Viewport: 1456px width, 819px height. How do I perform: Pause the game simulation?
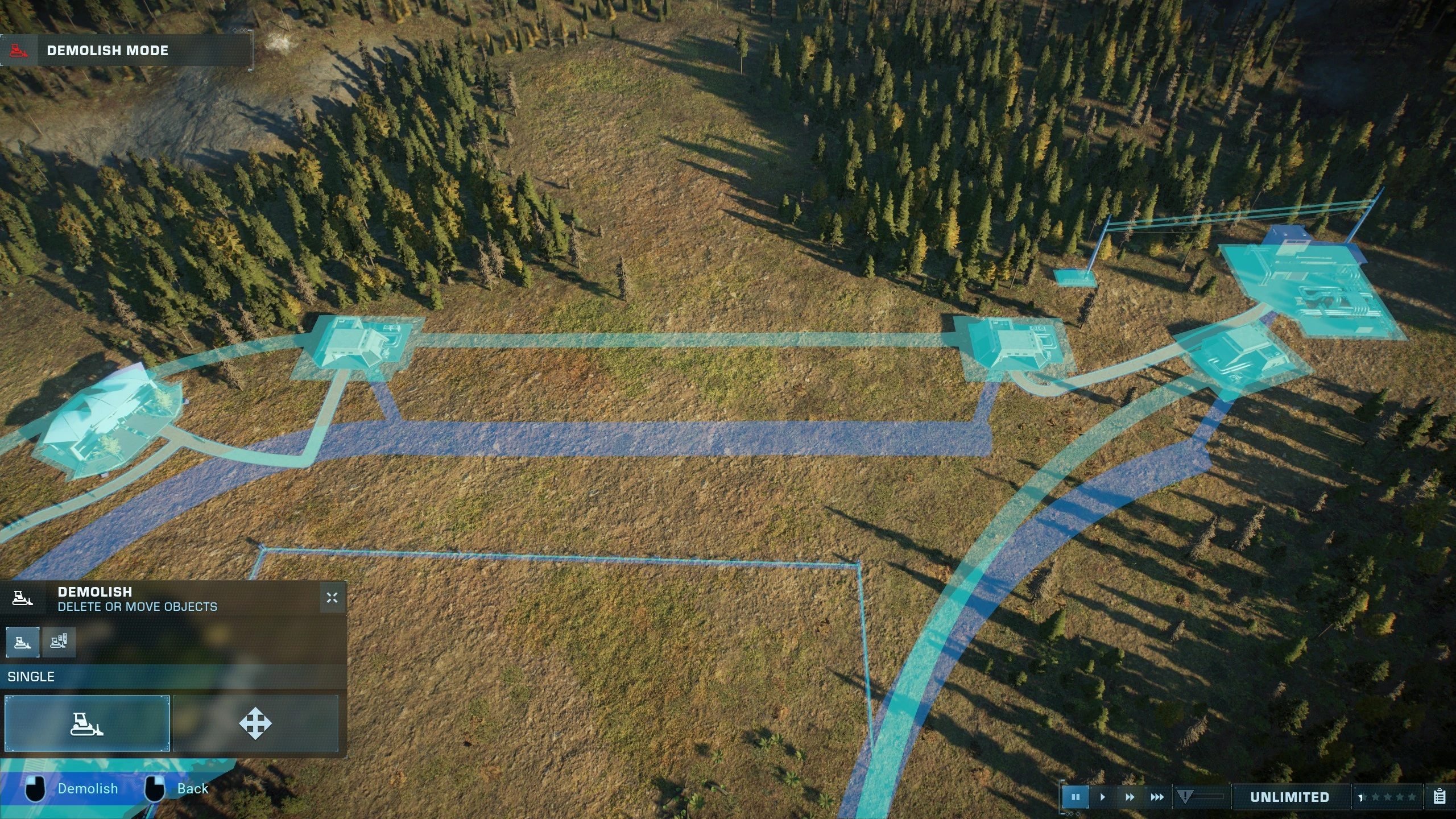click(1075, 797)
